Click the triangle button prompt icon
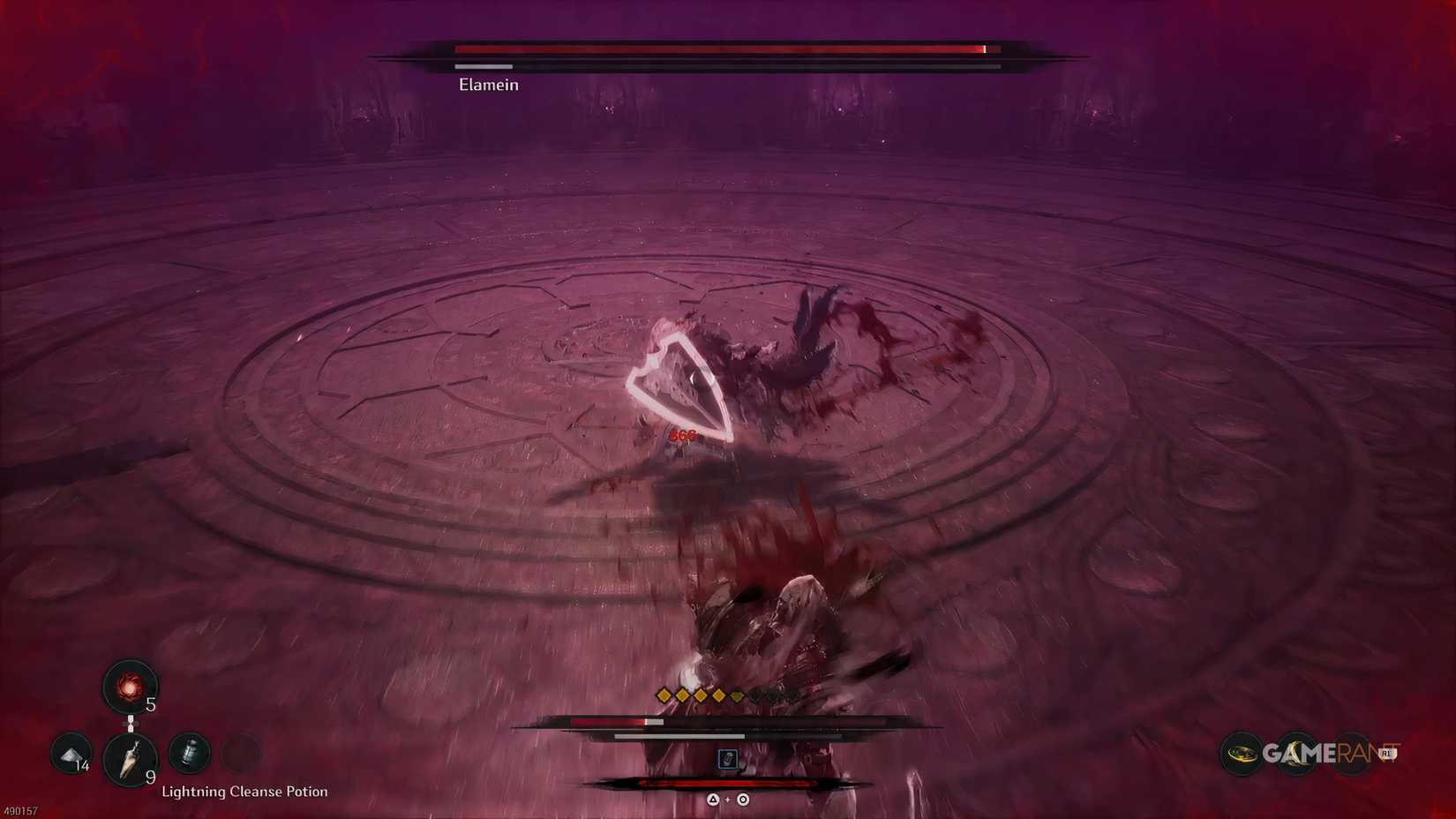The height and width of the screenshot is (819, 1456). coord(713,799)
